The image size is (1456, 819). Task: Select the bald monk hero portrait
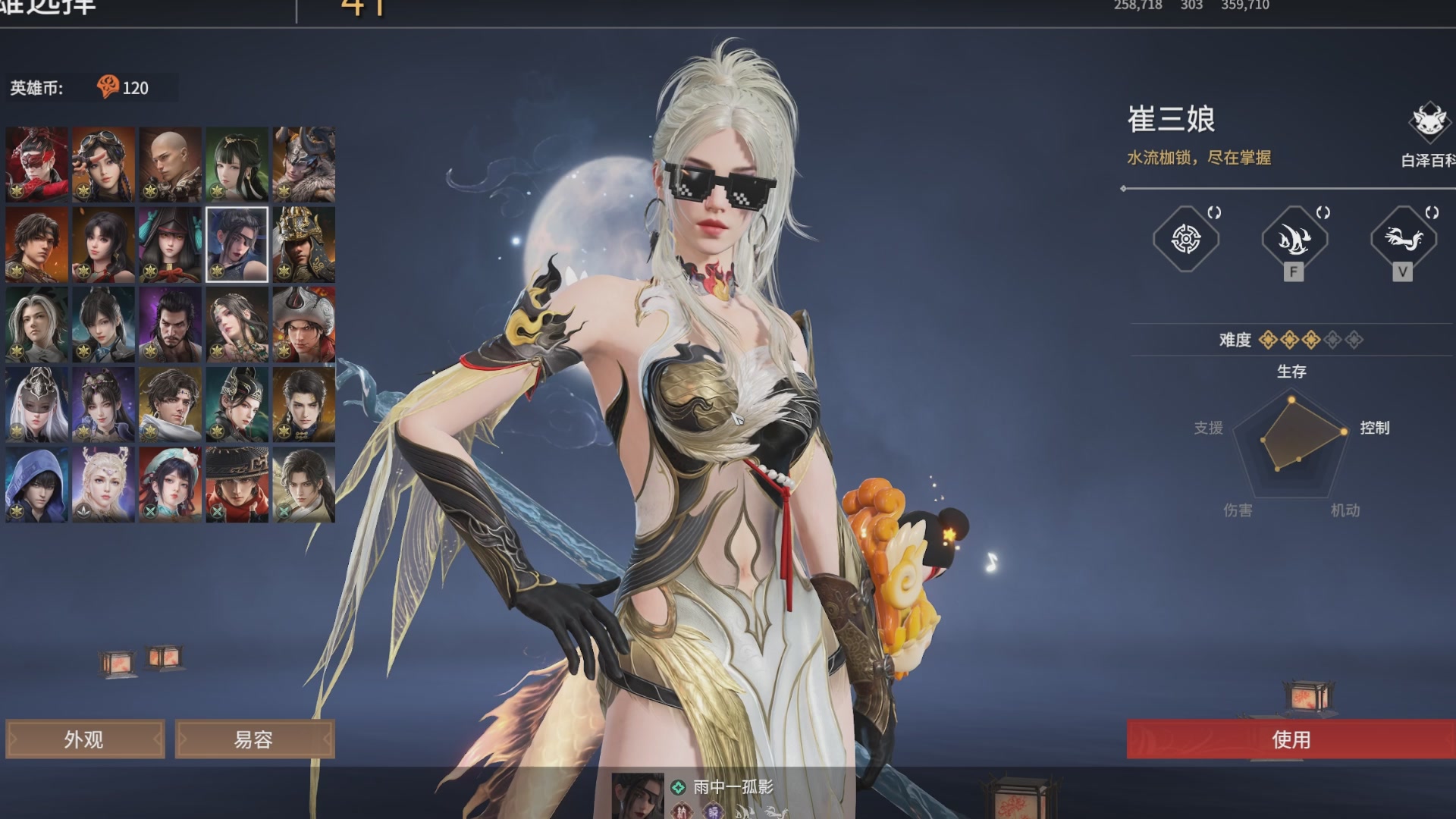pos(170,164)
